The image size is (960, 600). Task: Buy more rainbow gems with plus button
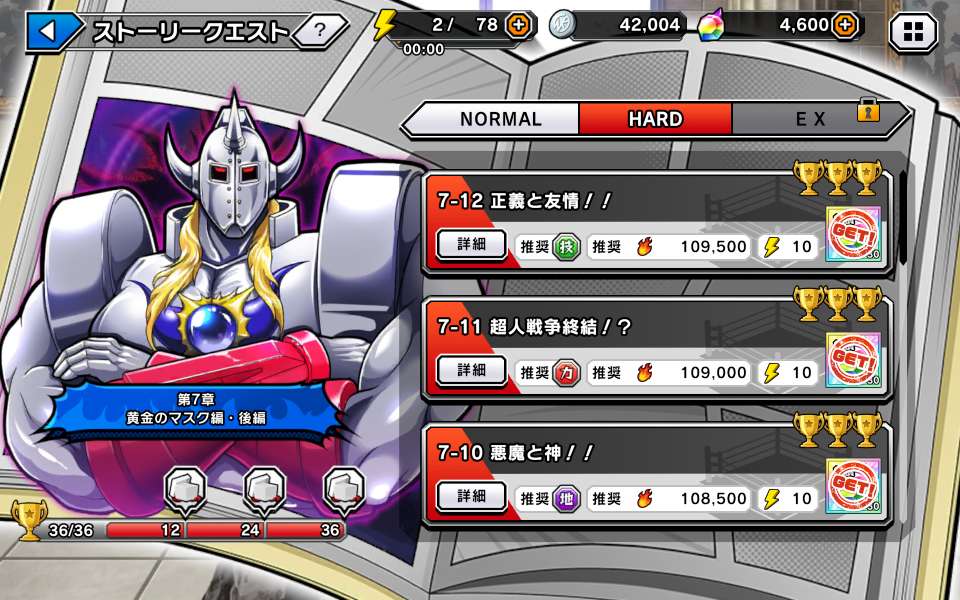pos(845,25)
